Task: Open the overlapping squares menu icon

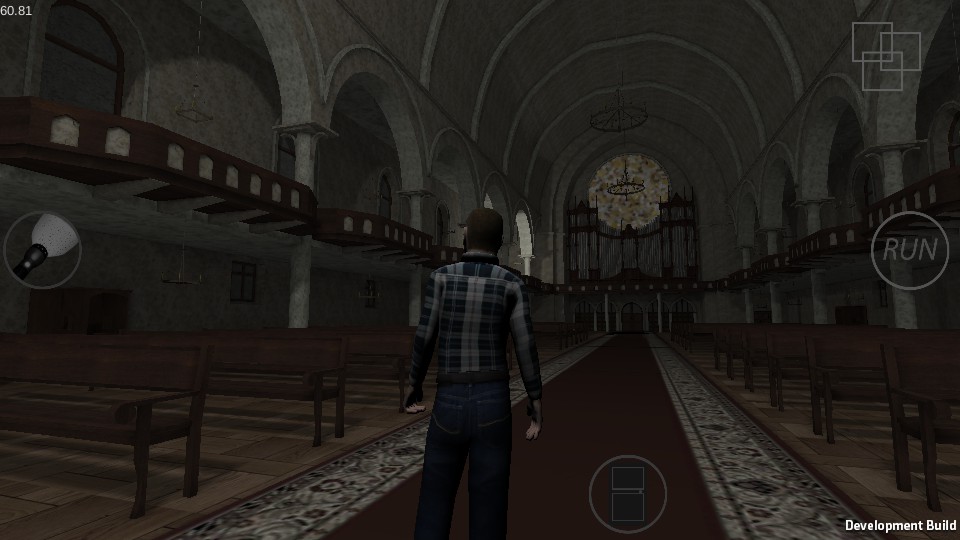Action: tap(884, 55)
